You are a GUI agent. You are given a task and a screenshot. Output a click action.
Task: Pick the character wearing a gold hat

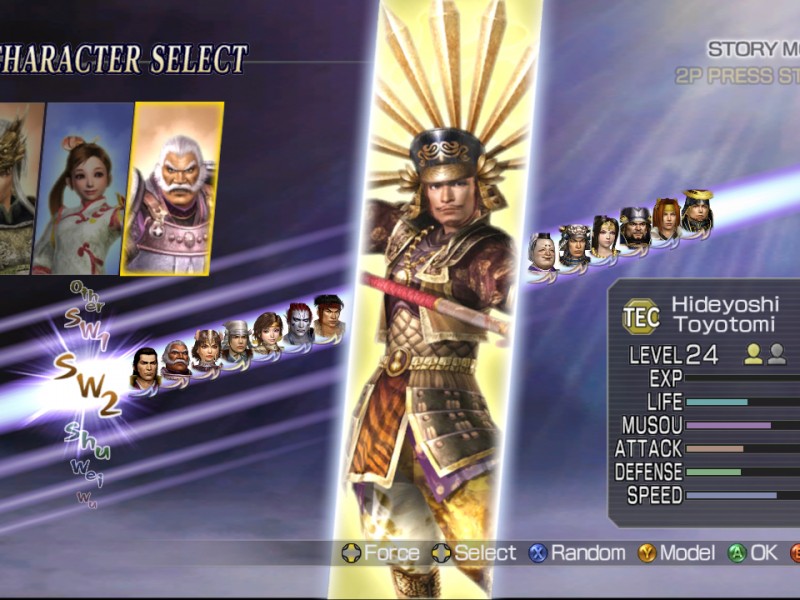[697, 210]
